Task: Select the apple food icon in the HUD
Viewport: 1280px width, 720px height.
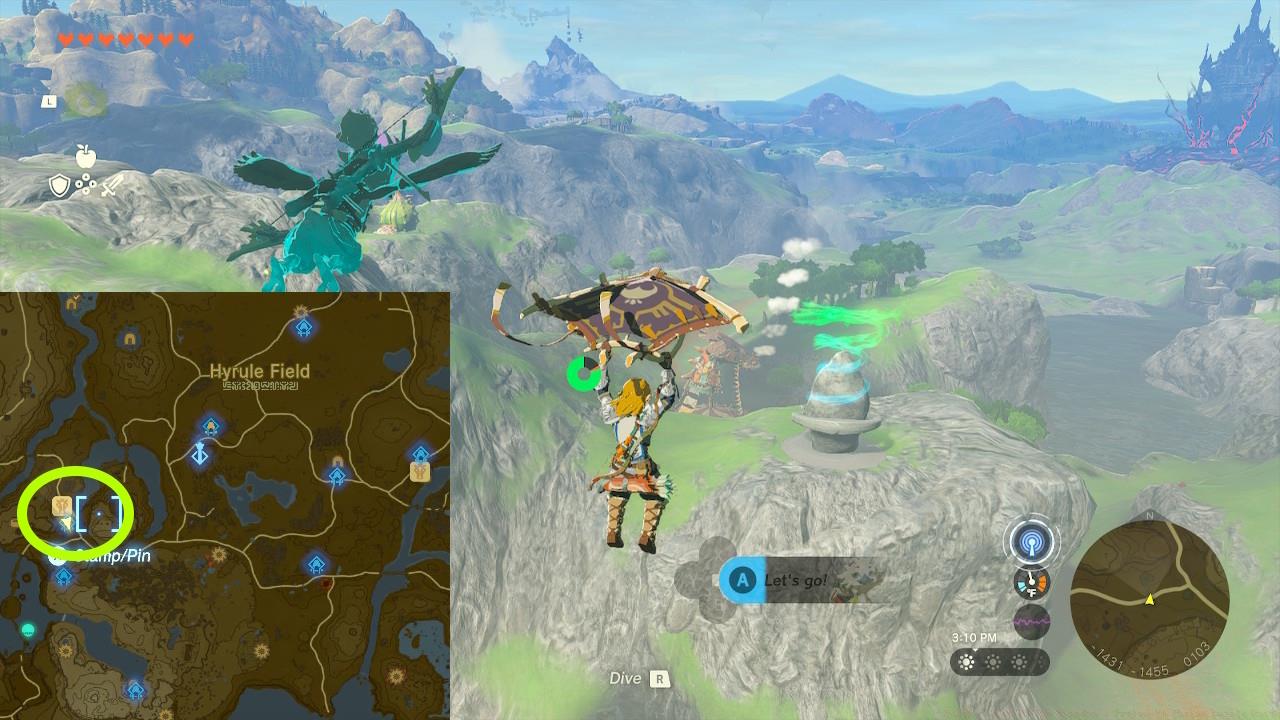Action: tap(86, 156)
